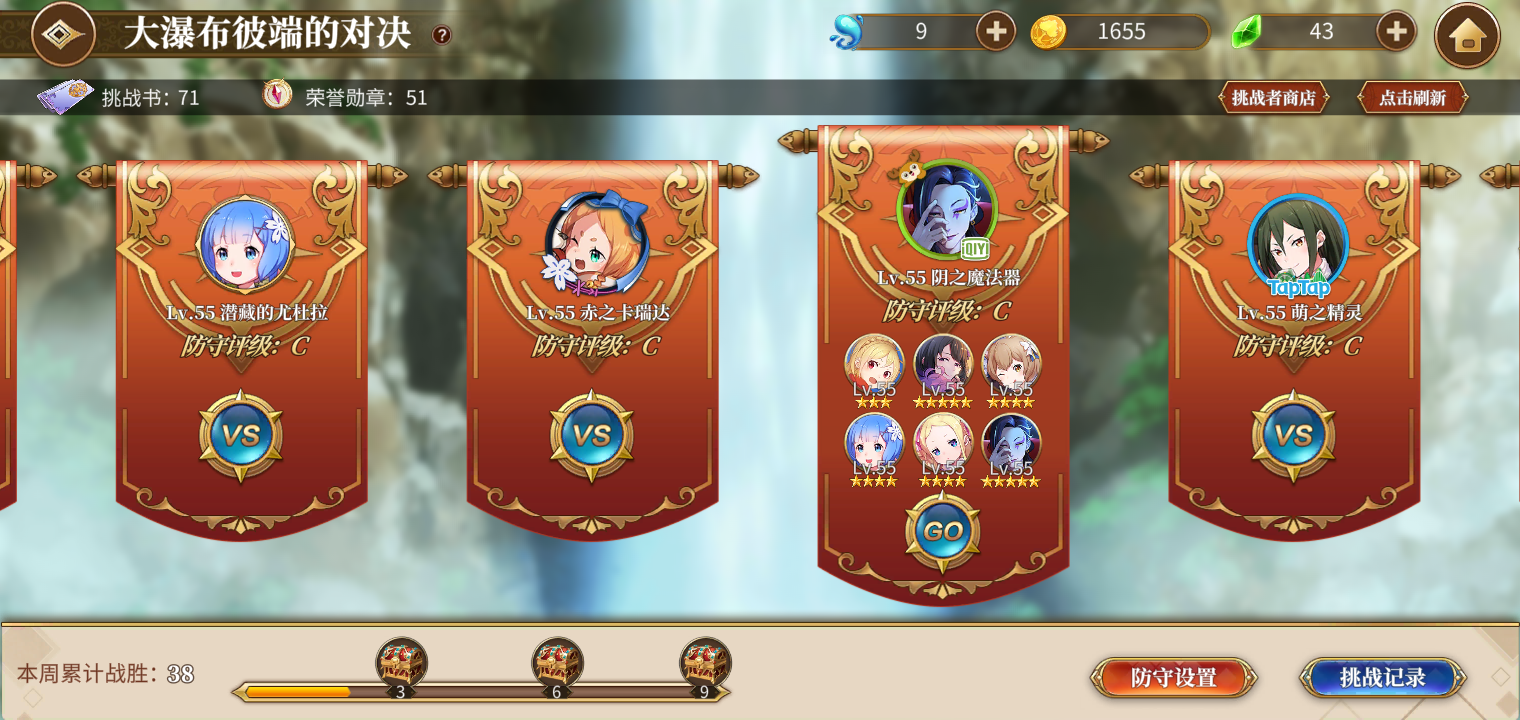Click the plus beside the water droplet count
Image resolution: width=1520 pixels, height=720 pixels.
(994, 31)
